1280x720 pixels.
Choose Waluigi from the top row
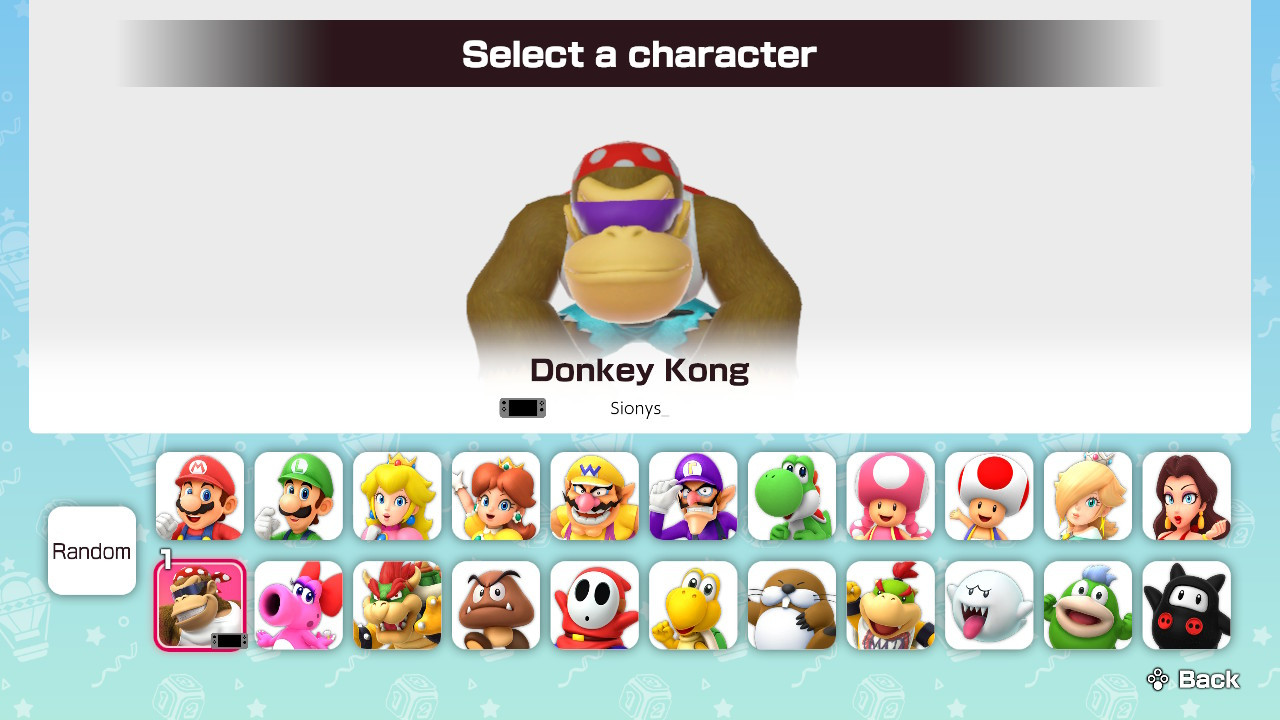point(693,497)
